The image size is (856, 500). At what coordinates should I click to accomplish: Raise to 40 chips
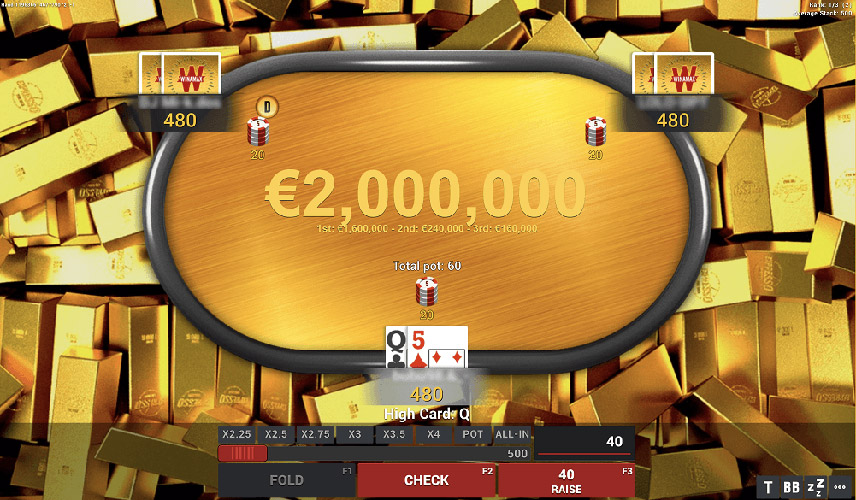pyautogui.click(x=566, y=480)
